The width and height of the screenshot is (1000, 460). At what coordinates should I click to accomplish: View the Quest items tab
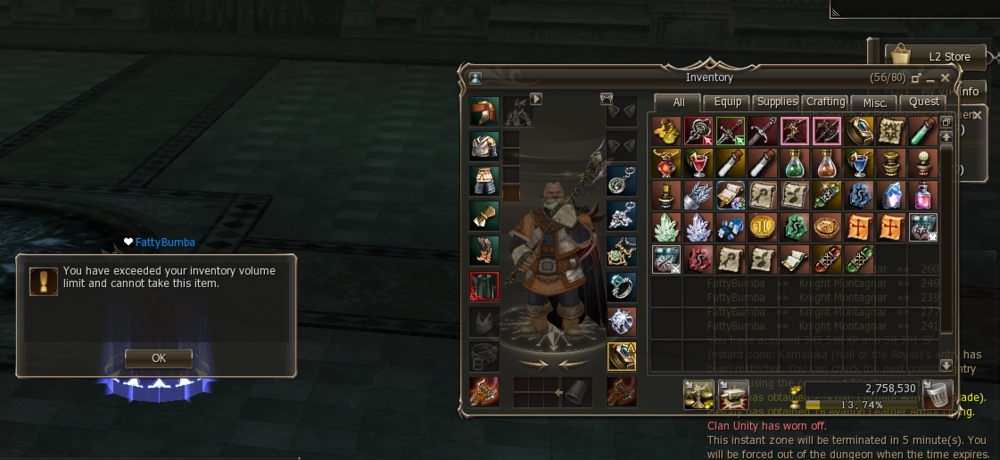[x=923, y=102]
